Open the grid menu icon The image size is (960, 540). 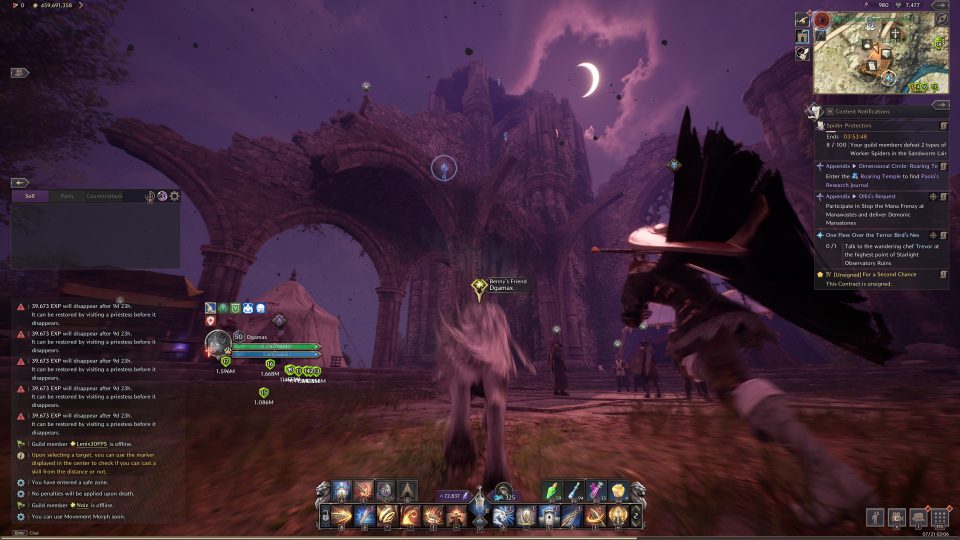[938, 517]
